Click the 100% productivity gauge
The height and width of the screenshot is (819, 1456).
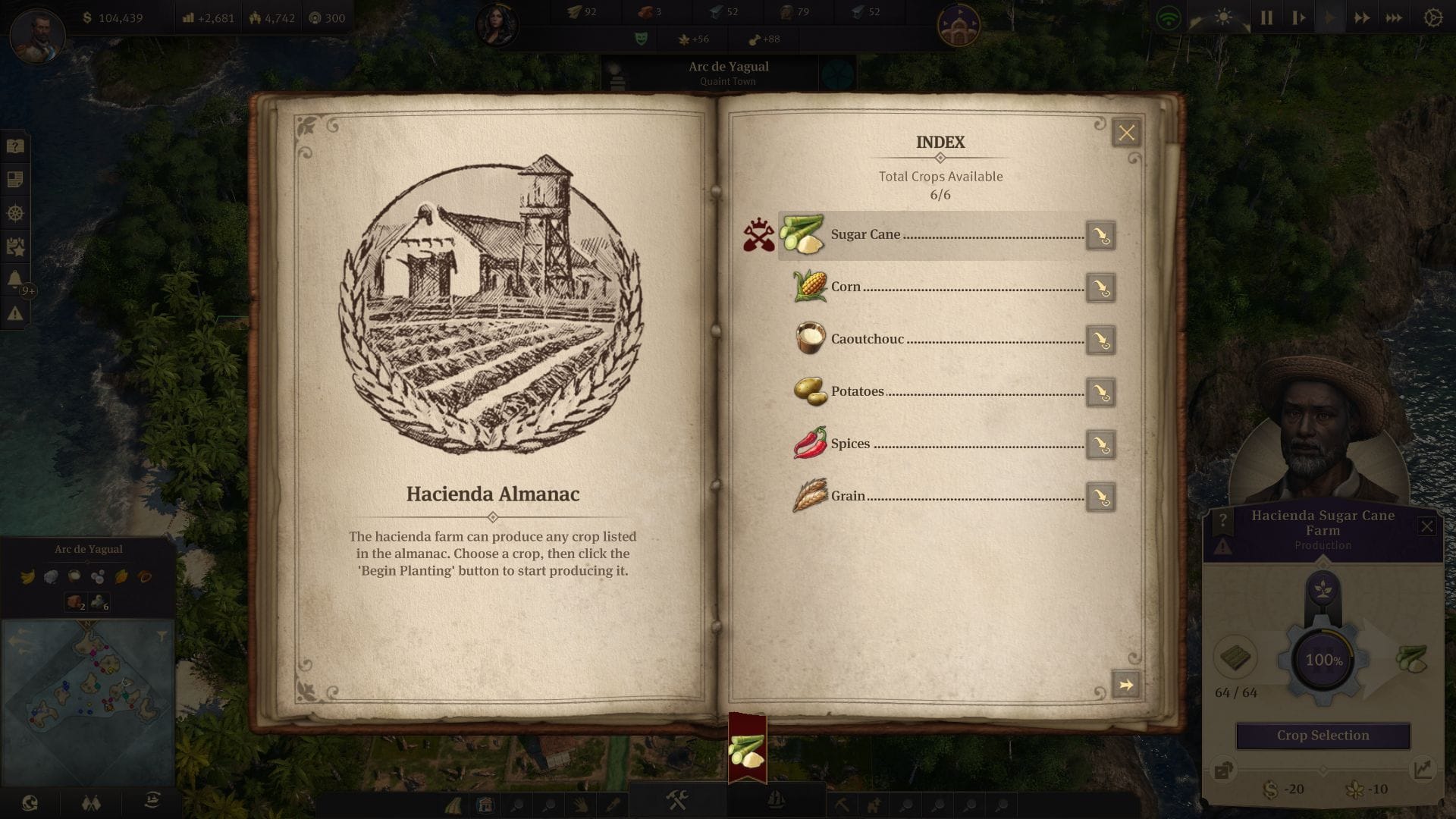(x=1324, y=661)
